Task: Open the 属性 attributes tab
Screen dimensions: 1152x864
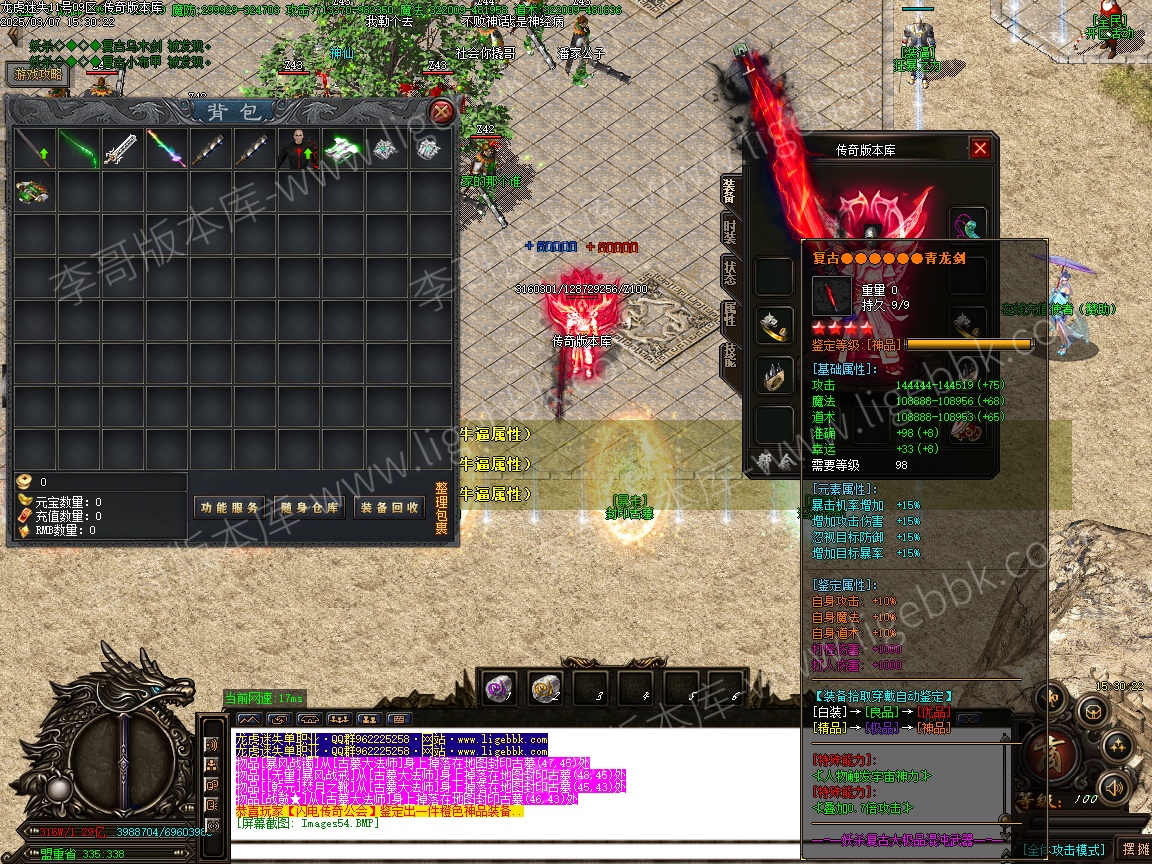Action: click(x=730, y=313)
